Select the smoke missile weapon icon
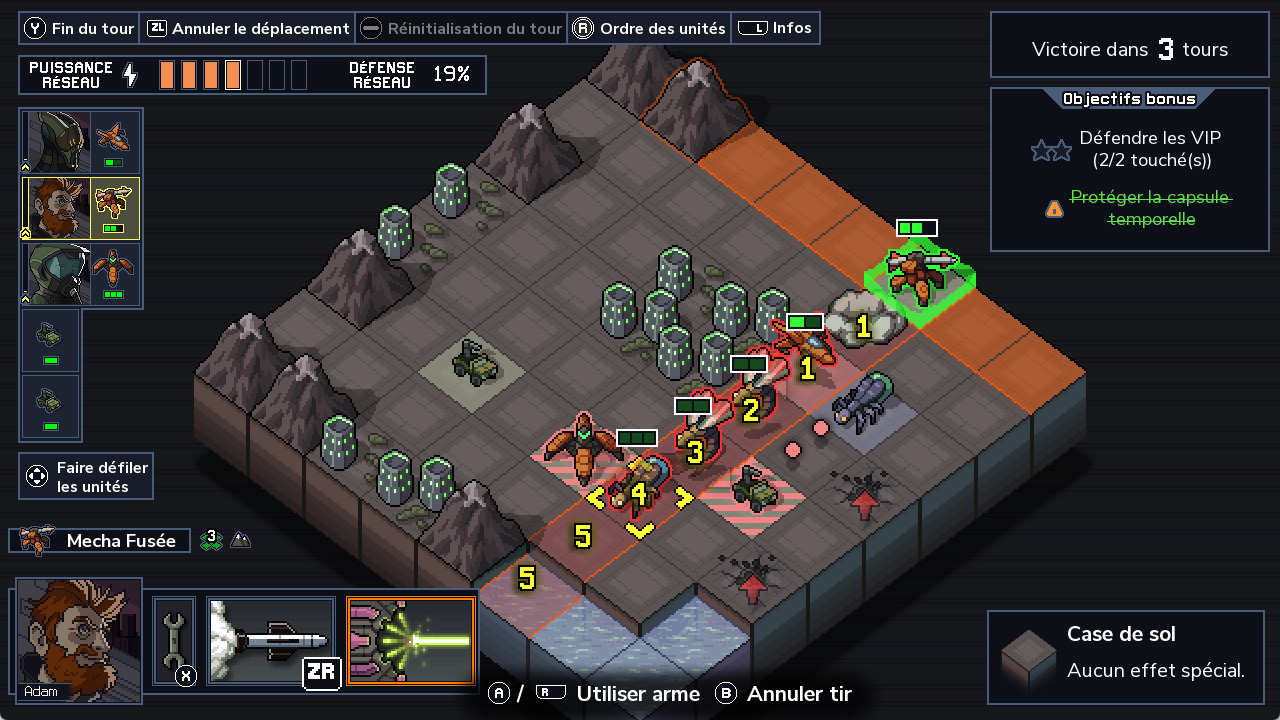1280x720 pixels. (270, 640)
